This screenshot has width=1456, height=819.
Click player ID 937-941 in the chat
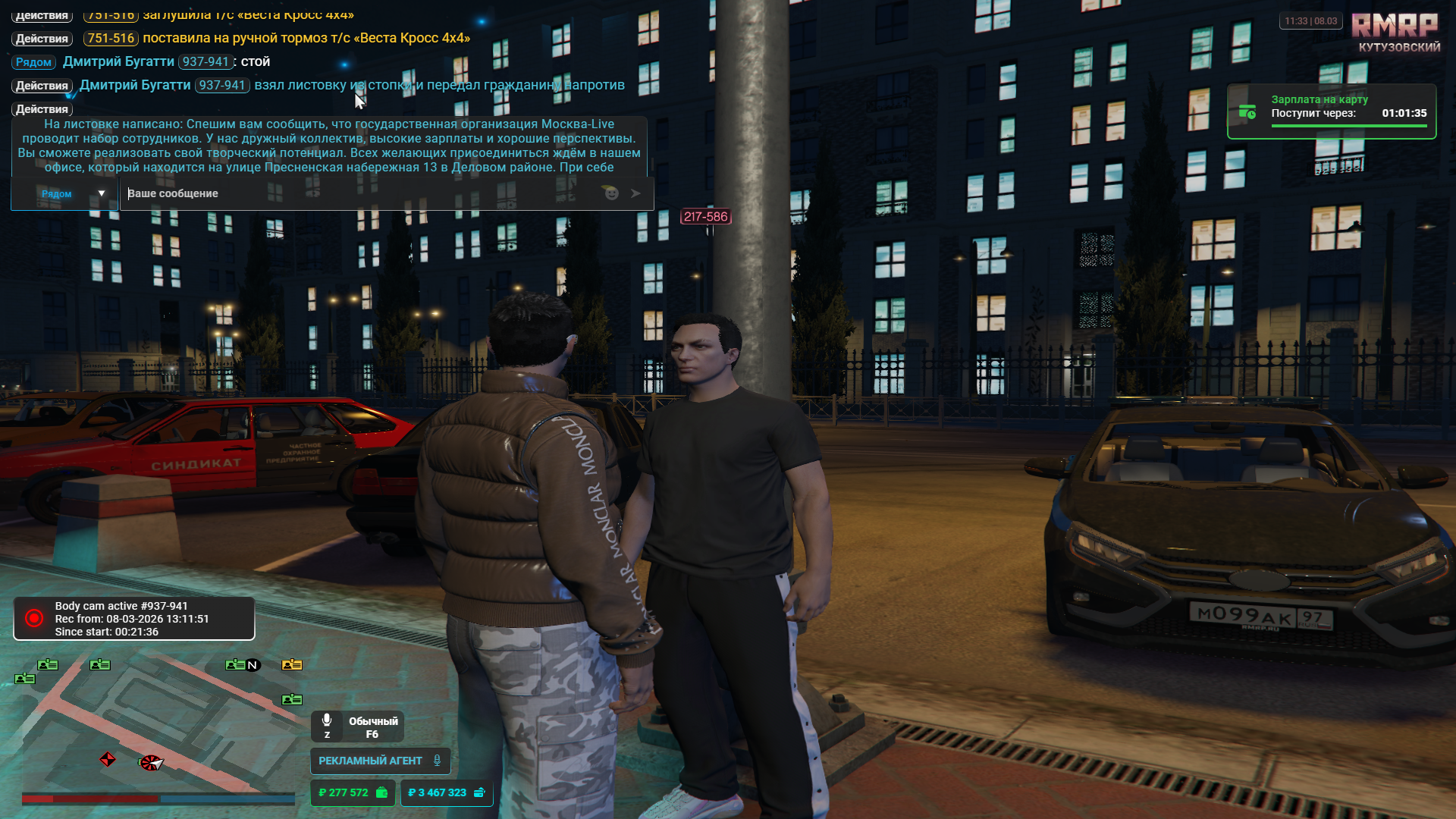click(206, 62)
